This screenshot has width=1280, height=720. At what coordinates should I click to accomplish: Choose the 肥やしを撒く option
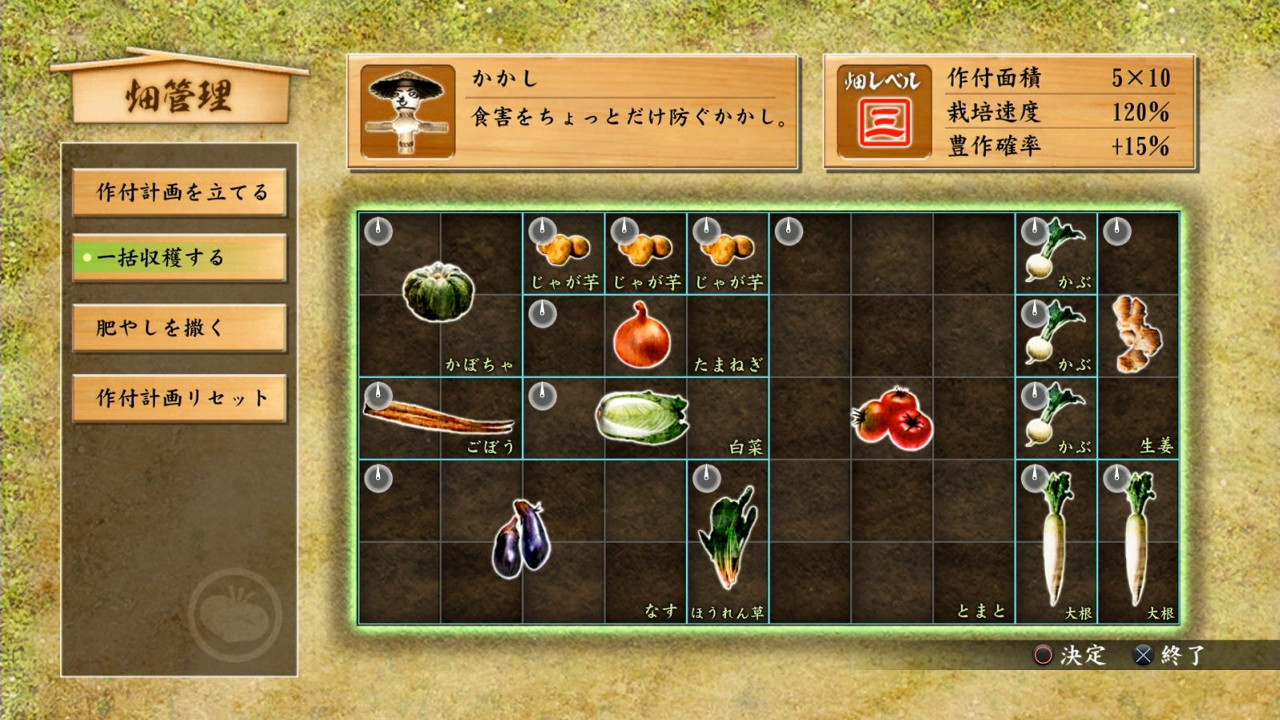click(180, 328)
